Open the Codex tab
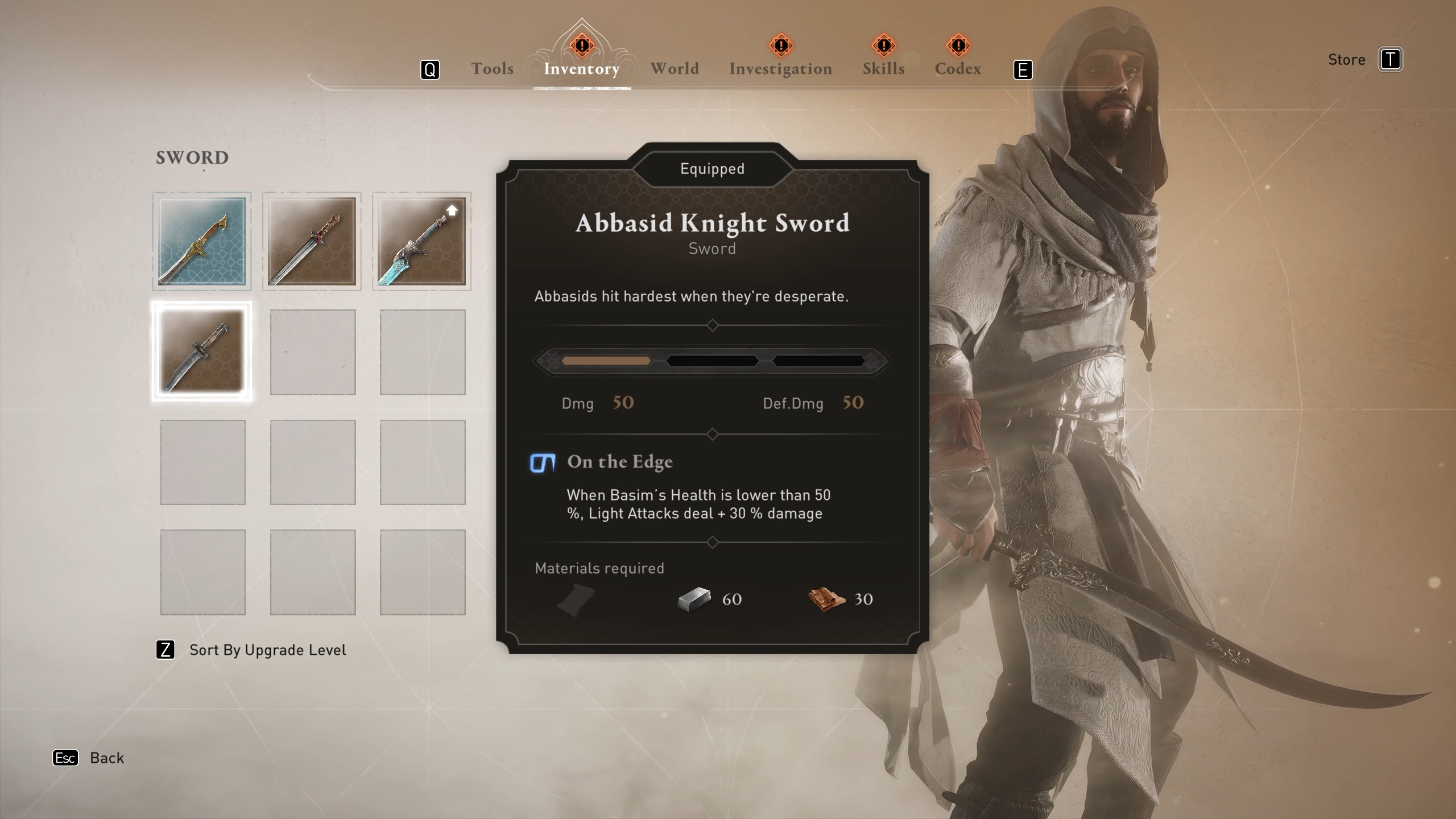 coord(958,68)
